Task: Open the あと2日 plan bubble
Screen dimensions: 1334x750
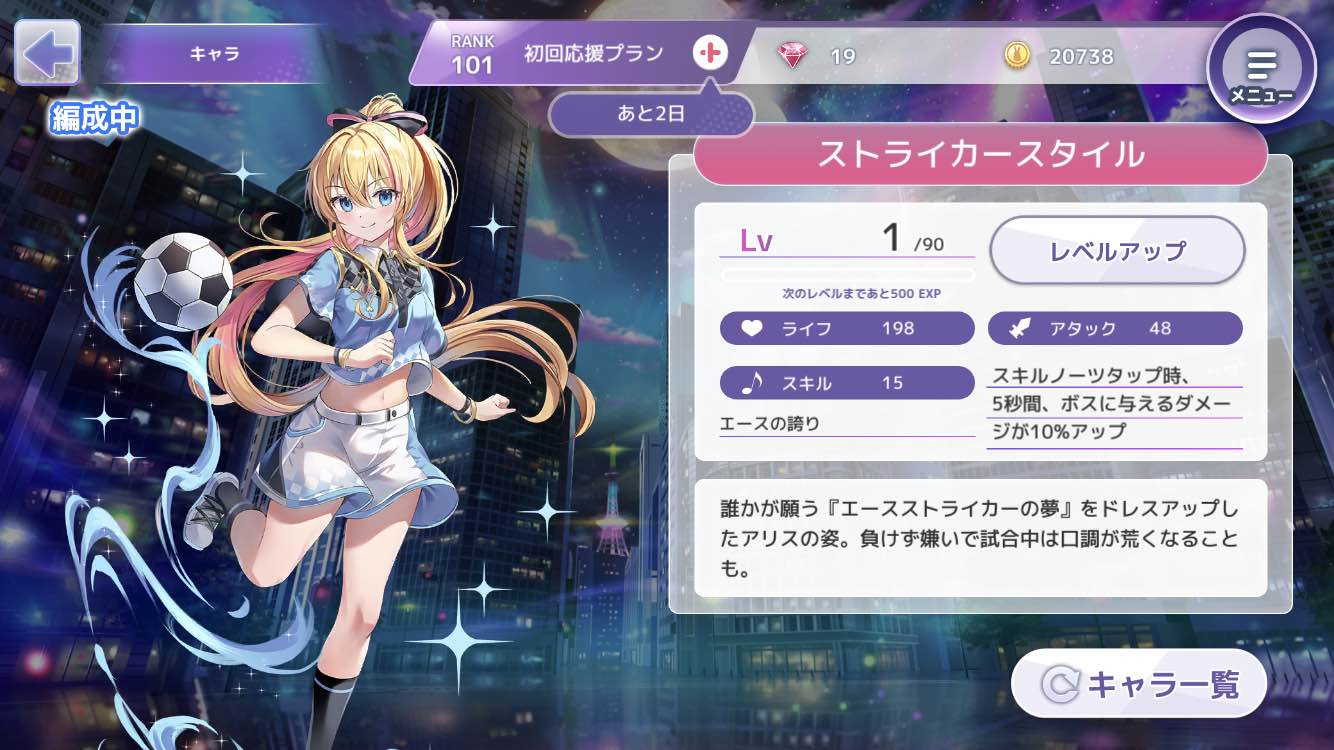Action: coord(650,113)
